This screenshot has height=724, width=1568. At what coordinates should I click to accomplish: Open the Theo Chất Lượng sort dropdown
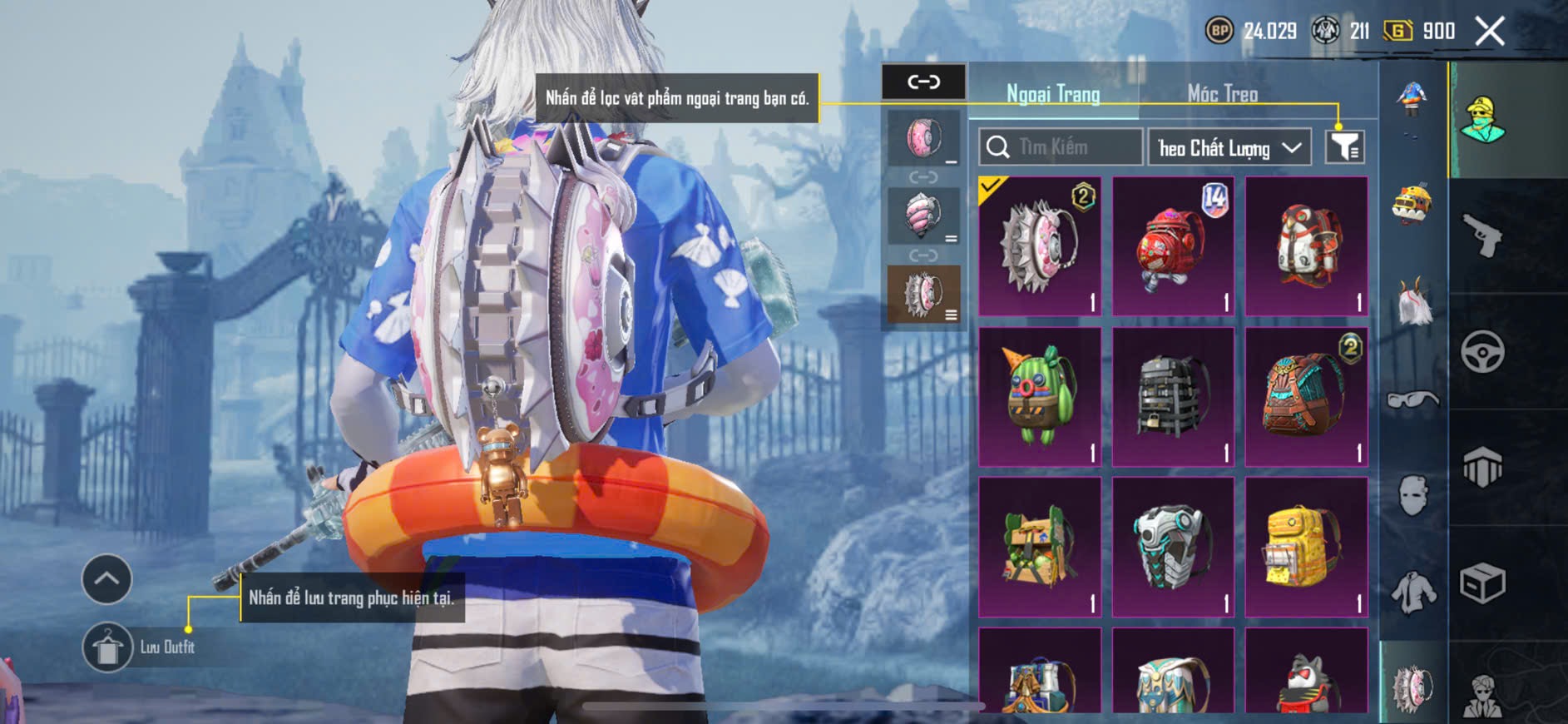(x=1229, y=148)
